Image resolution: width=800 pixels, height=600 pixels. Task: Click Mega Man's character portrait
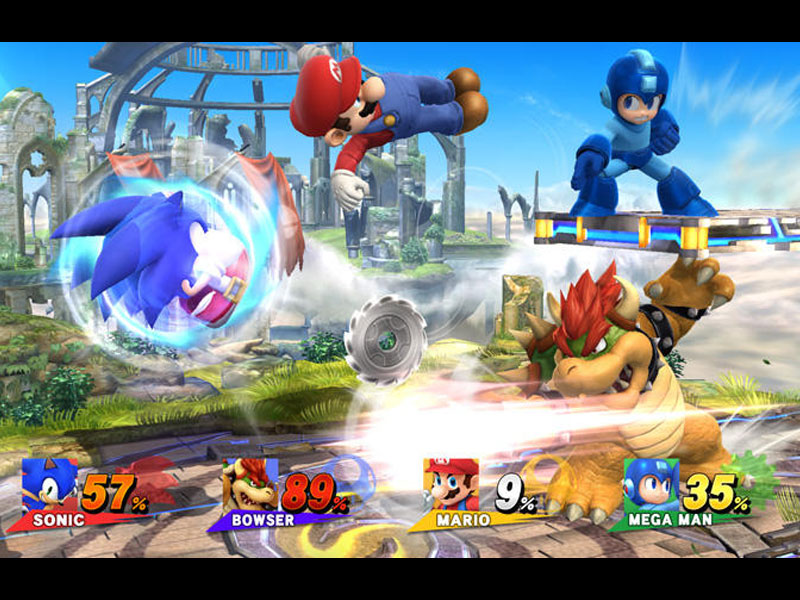650,485
